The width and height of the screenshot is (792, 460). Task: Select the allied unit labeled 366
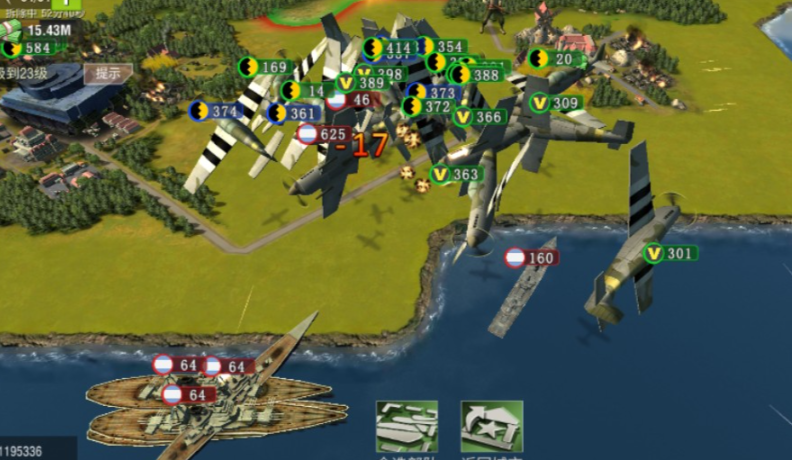point(478,117)
